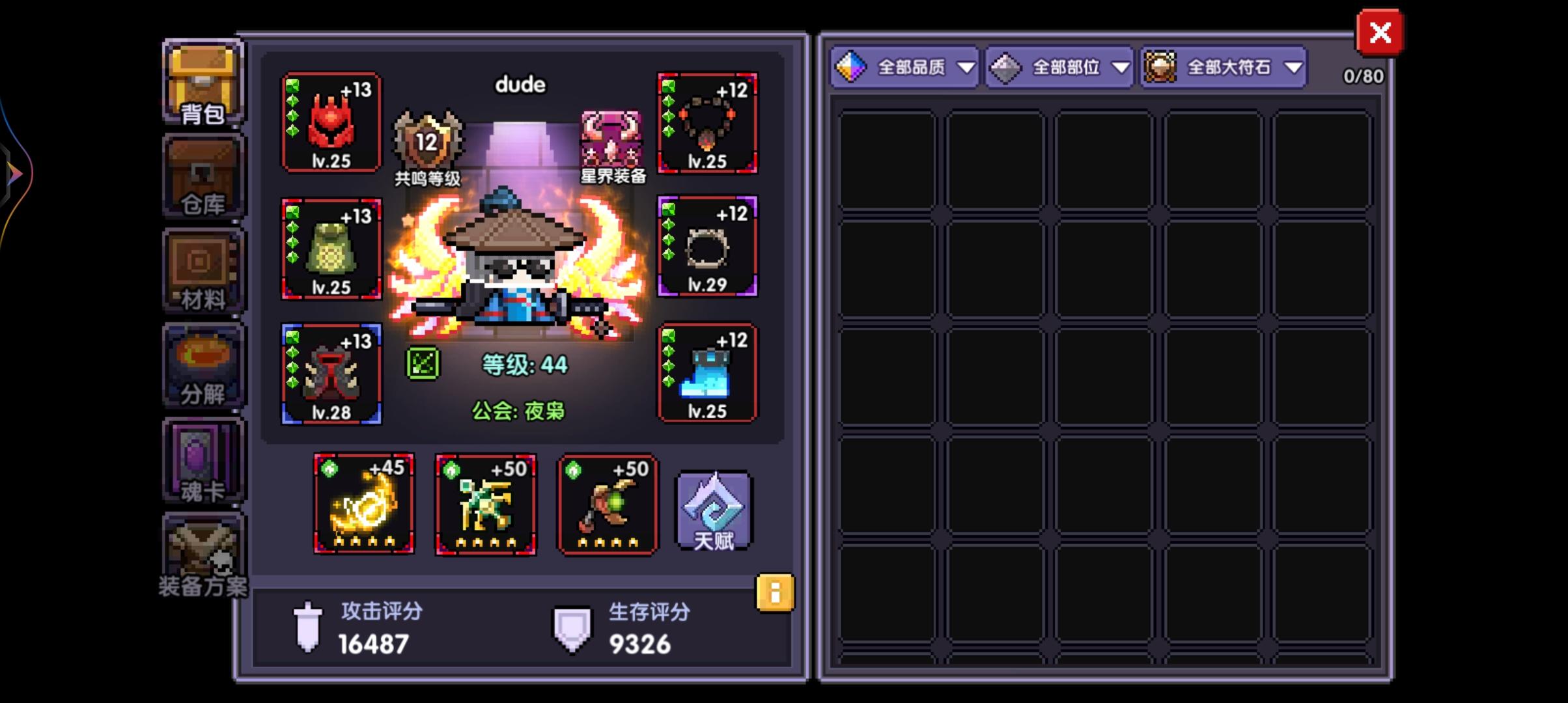The width and height of the screenshot is (1568, 703).
Task: Open the 全部大符石 runestone filter dropdown
Action: coord(1223,66)
